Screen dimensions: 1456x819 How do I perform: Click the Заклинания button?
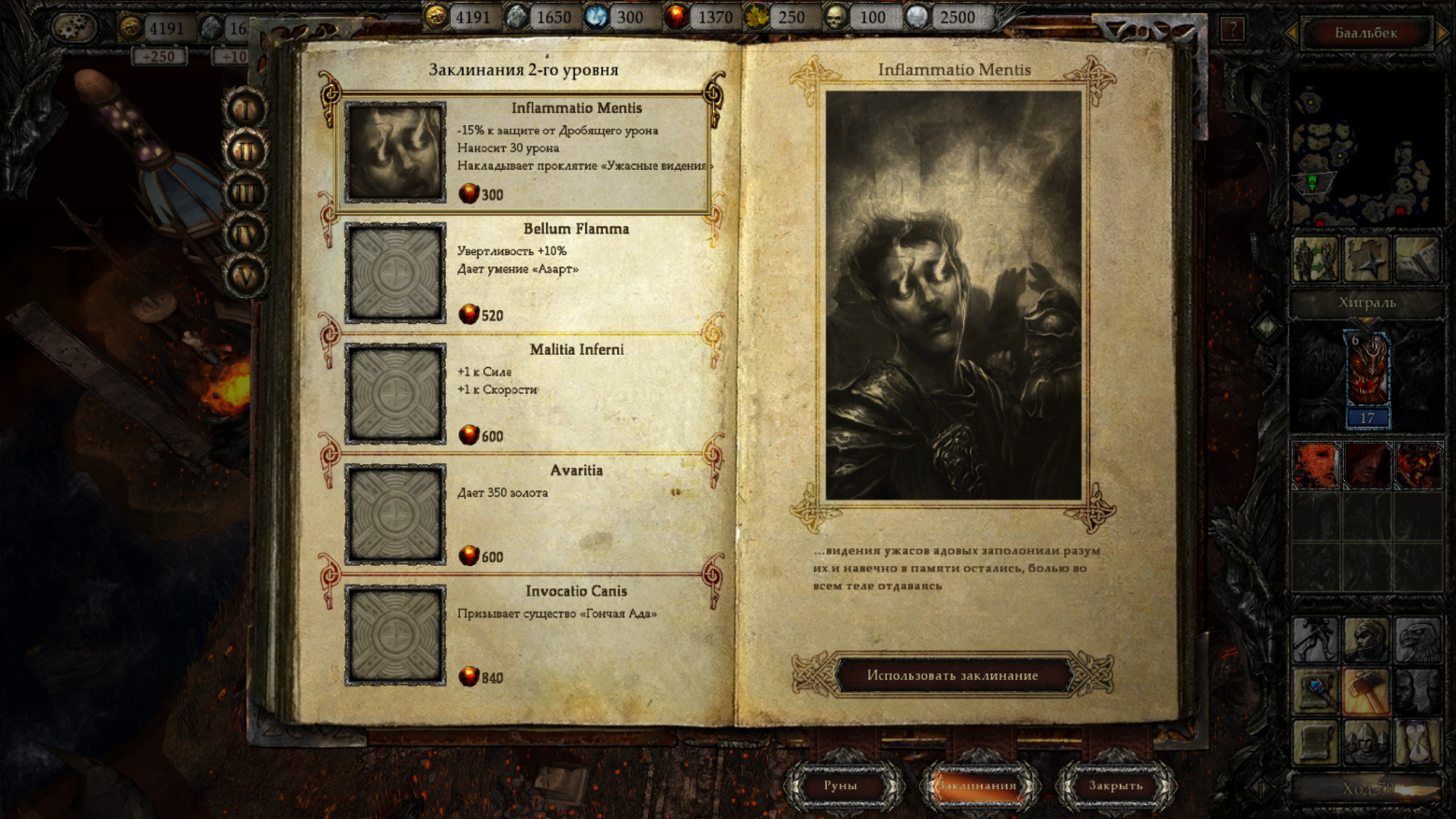coord(977,785)
